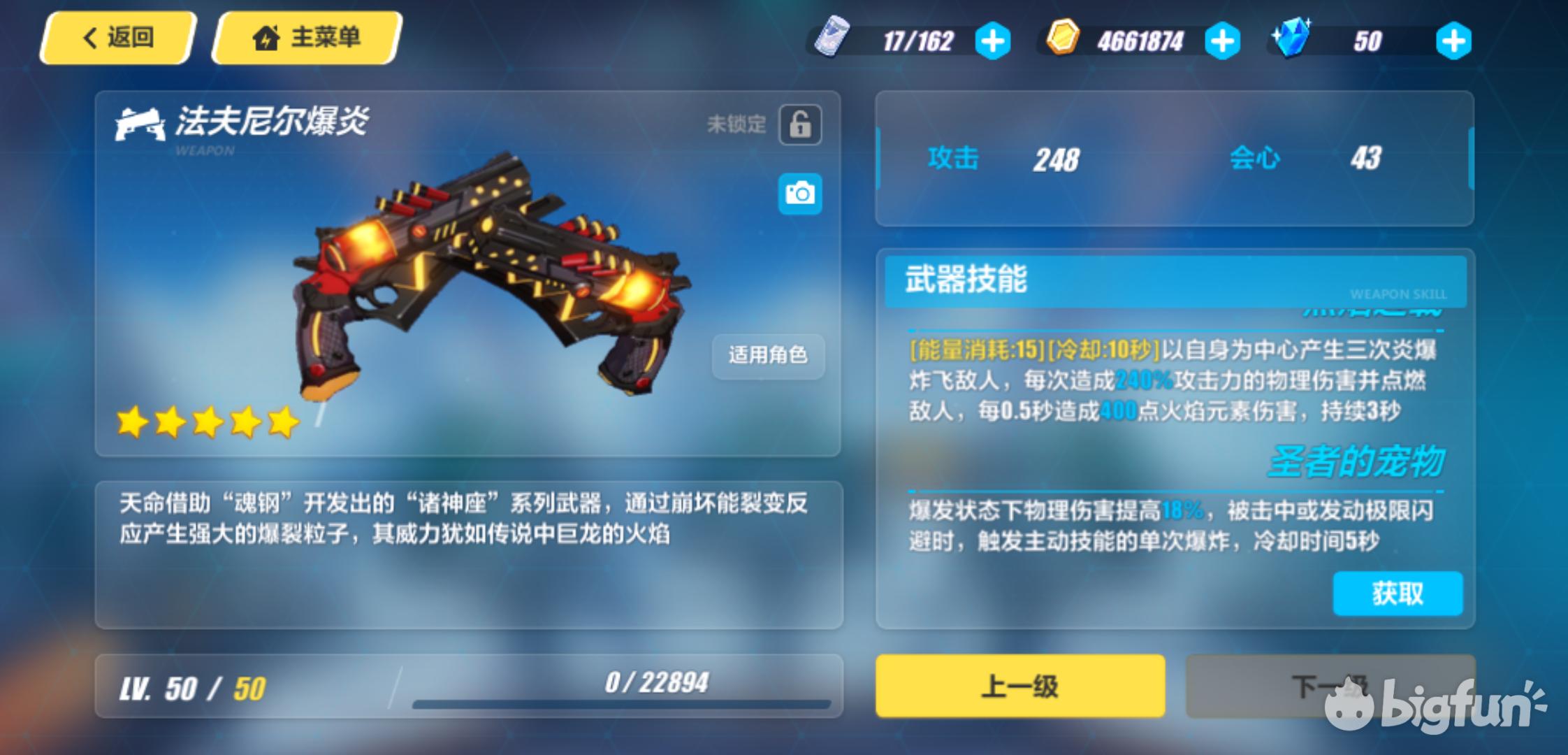Add stamina with the plus button
This screenshot has height=755, width=1568.
point(992,41)
